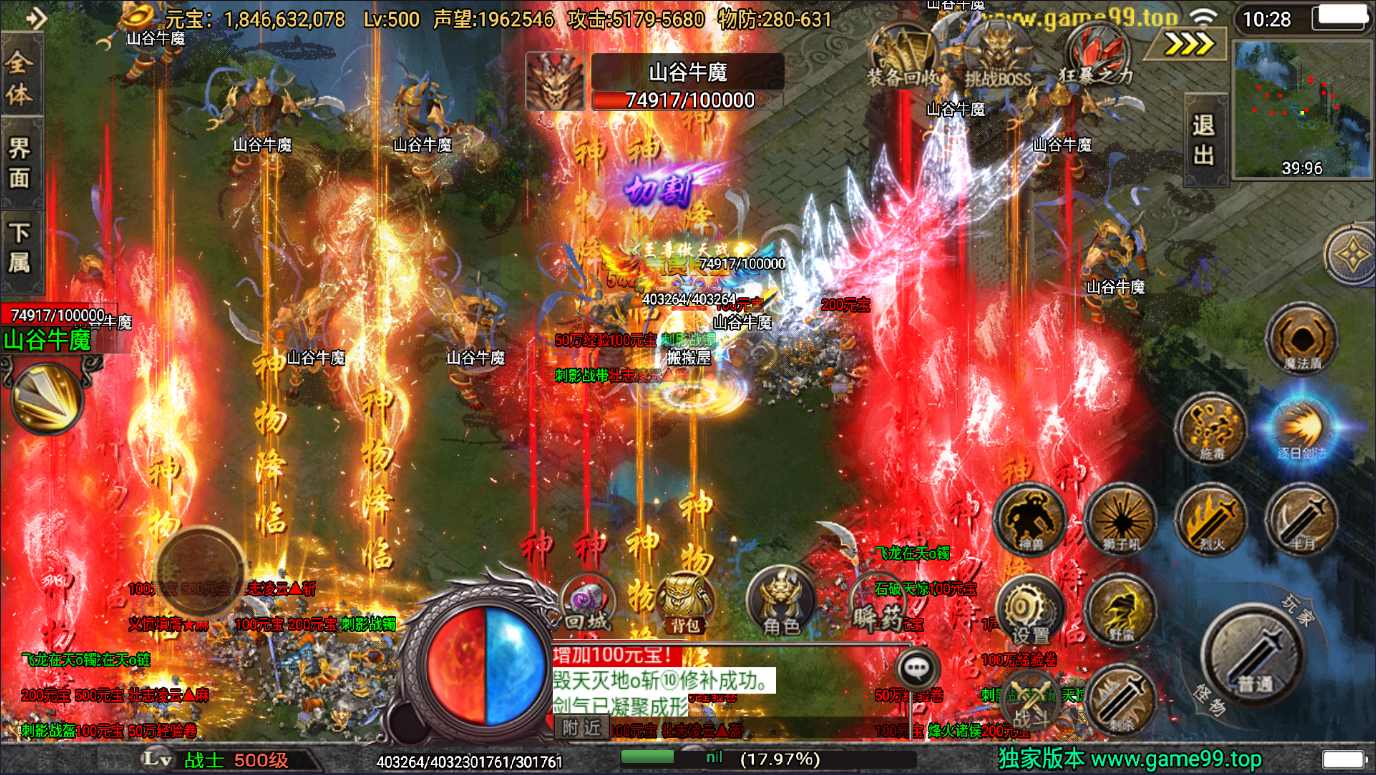Select the 下属 tab

tap(20, 246)
